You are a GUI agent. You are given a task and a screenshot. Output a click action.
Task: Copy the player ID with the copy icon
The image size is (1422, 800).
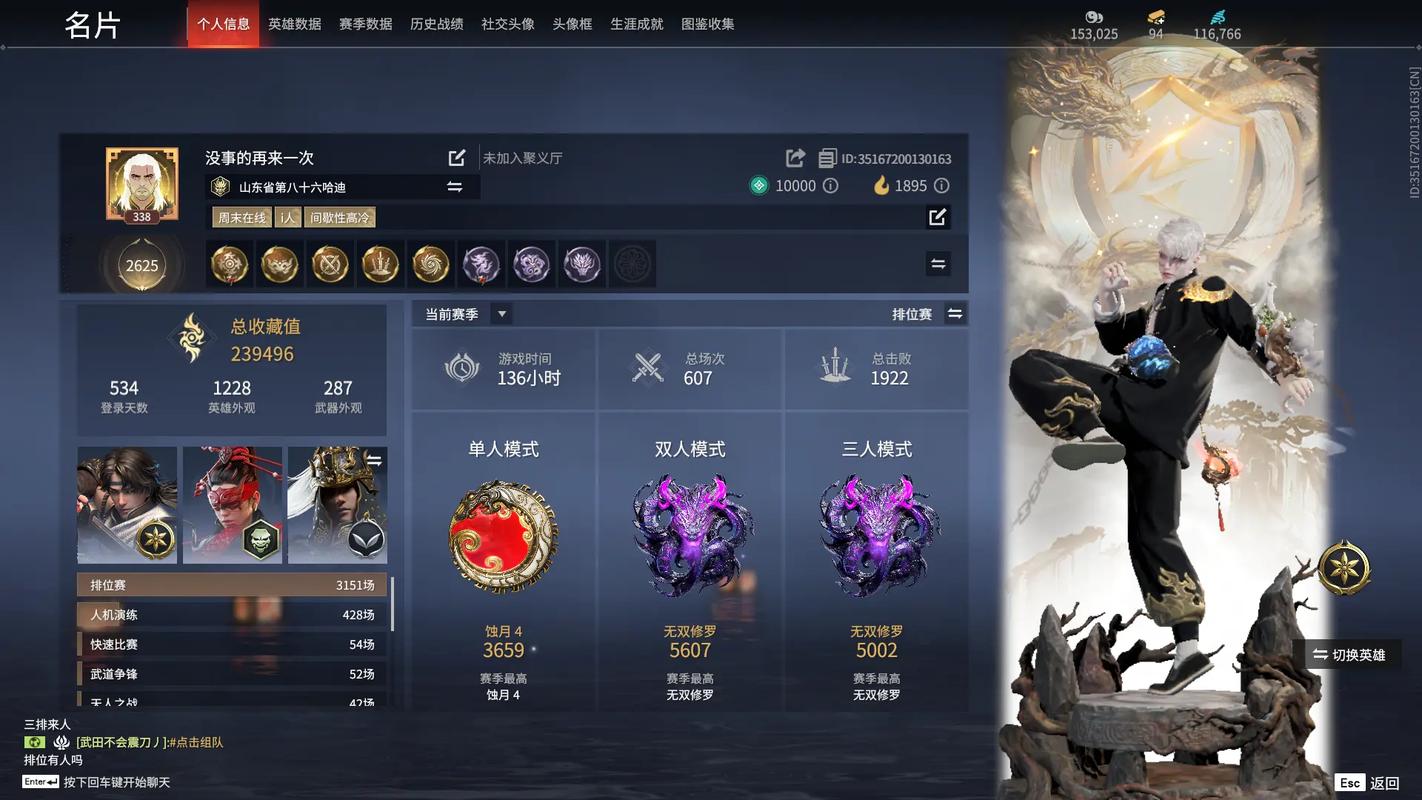point(827,158)
